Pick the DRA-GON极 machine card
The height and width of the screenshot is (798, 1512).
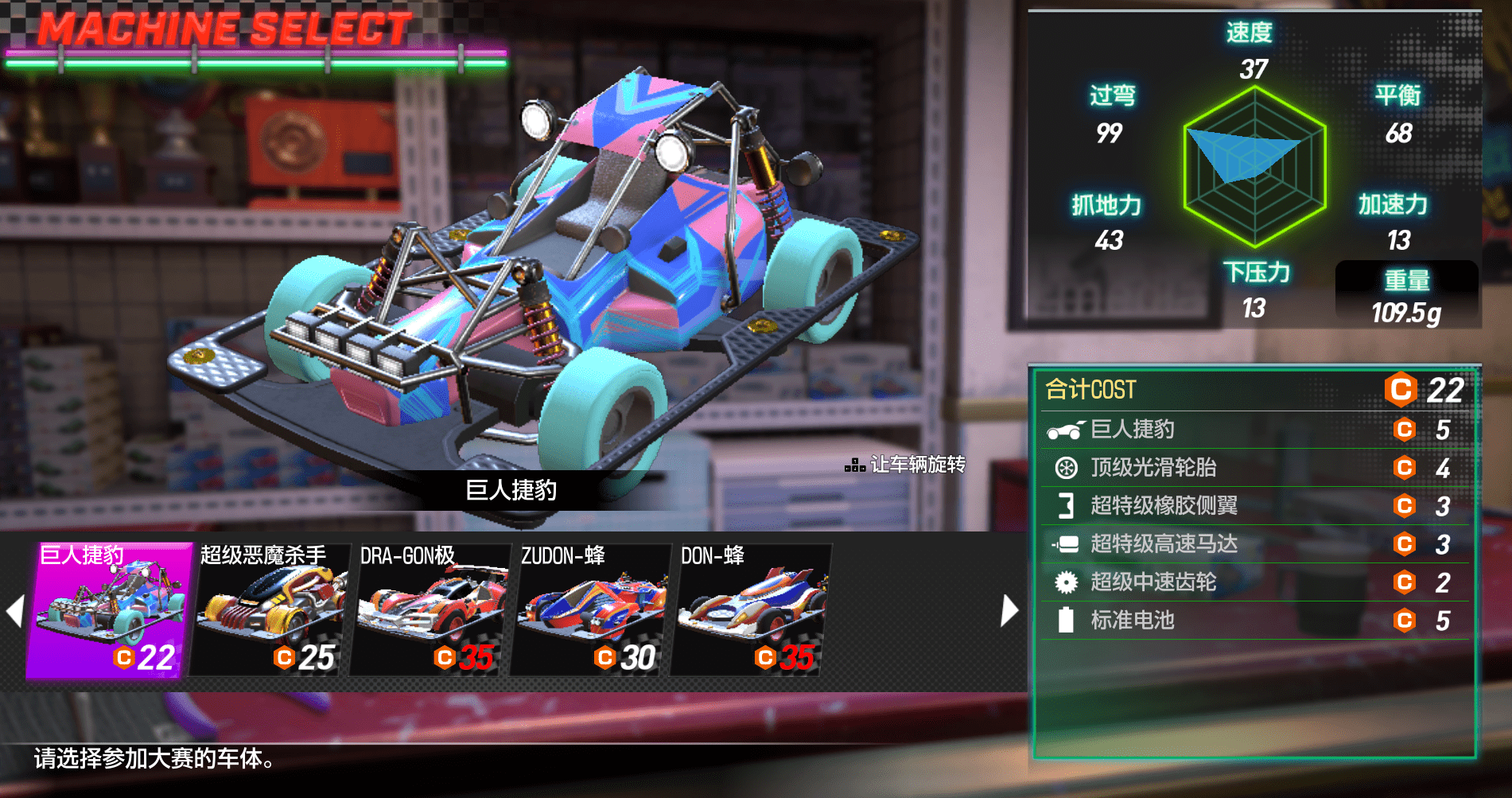pyautogui.click(x=430, y=610)
